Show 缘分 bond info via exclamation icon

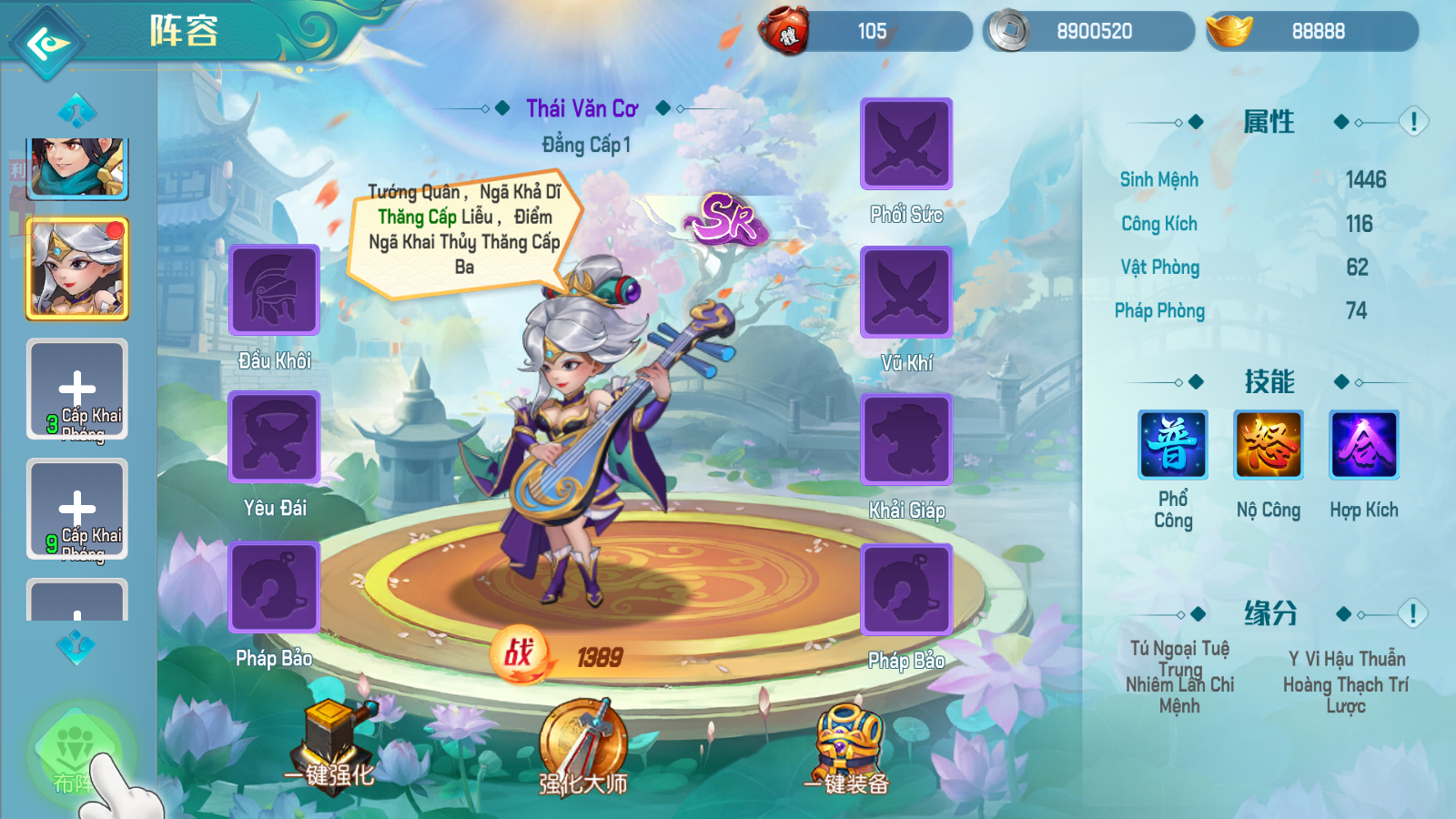click(1413, 613)
